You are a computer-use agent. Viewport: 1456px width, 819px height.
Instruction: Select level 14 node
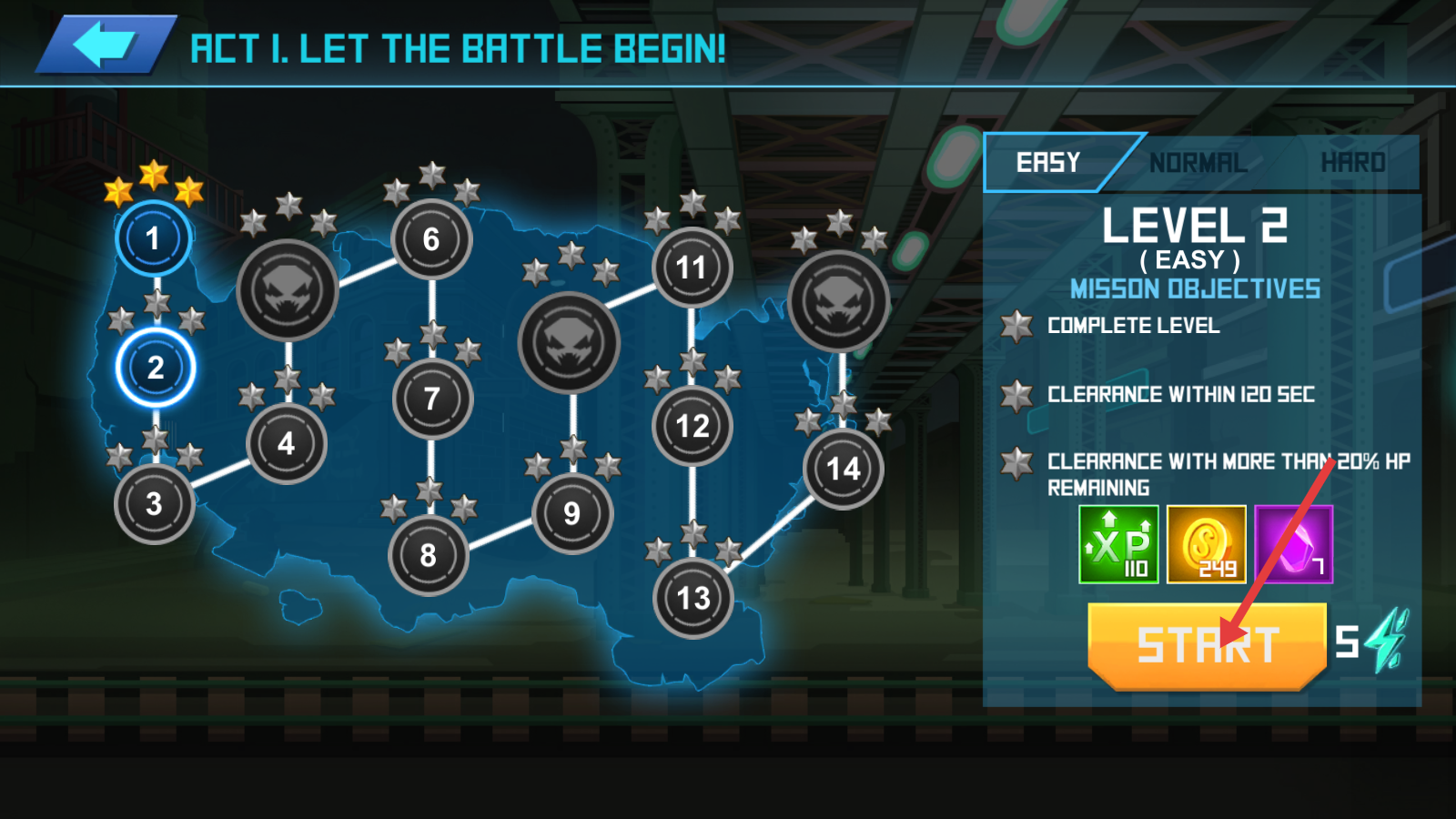coord(844,469)
